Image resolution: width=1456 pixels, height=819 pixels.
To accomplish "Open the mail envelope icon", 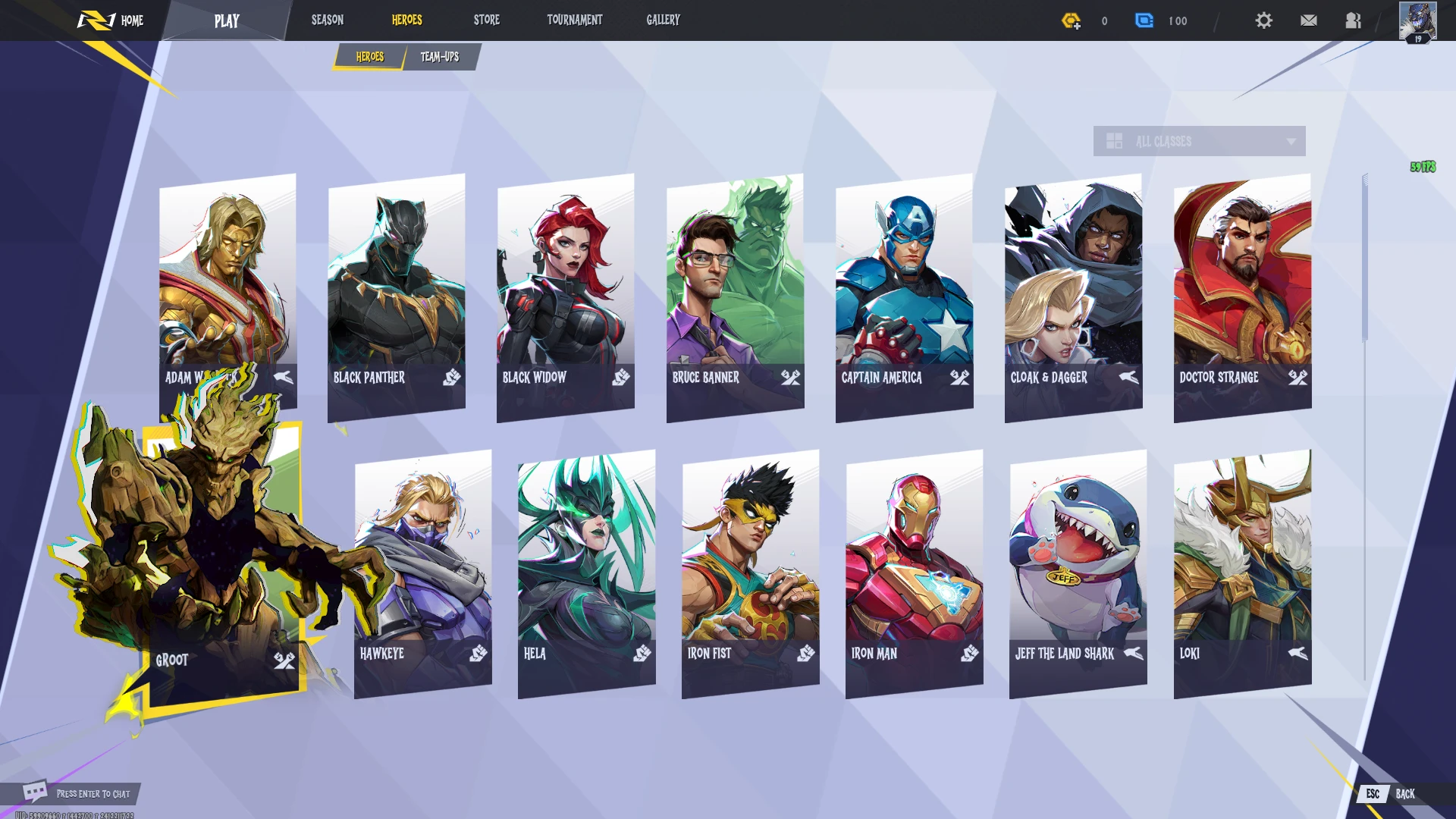I will pyautogui.click(x=1309, y=20).
